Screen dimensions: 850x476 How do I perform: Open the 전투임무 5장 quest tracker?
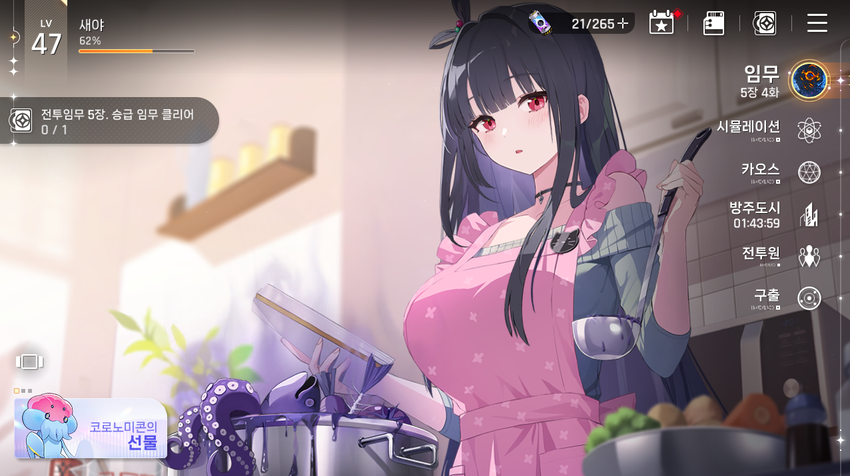tap(108, 121)
